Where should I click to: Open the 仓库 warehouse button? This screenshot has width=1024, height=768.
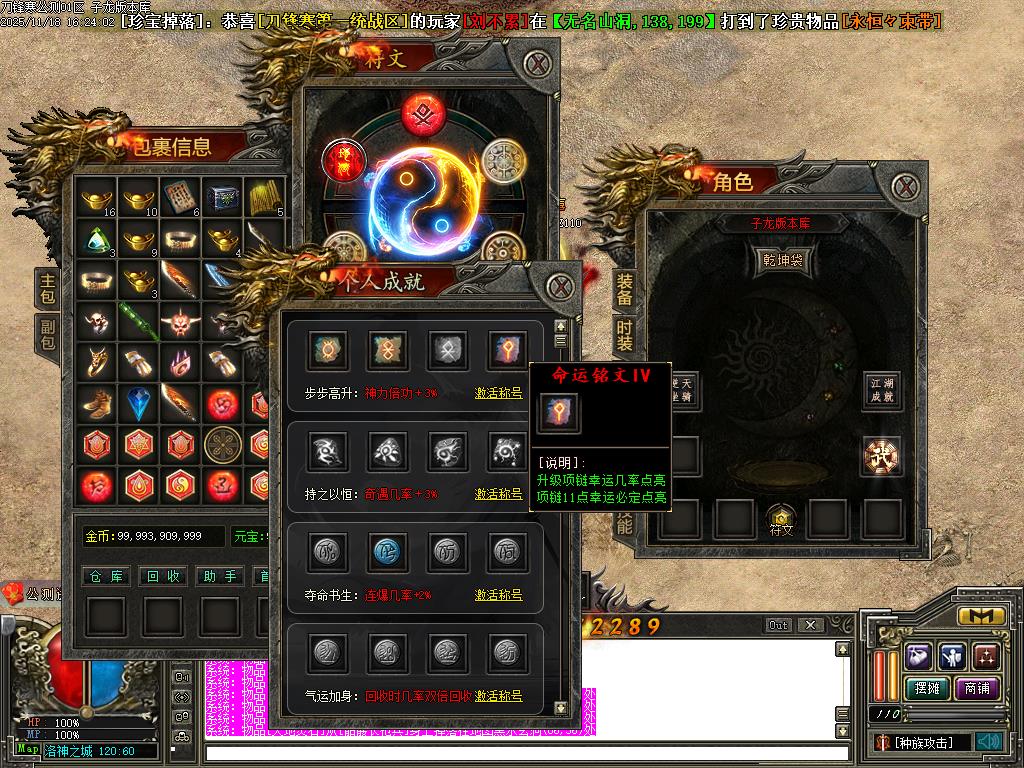point(106,576)
